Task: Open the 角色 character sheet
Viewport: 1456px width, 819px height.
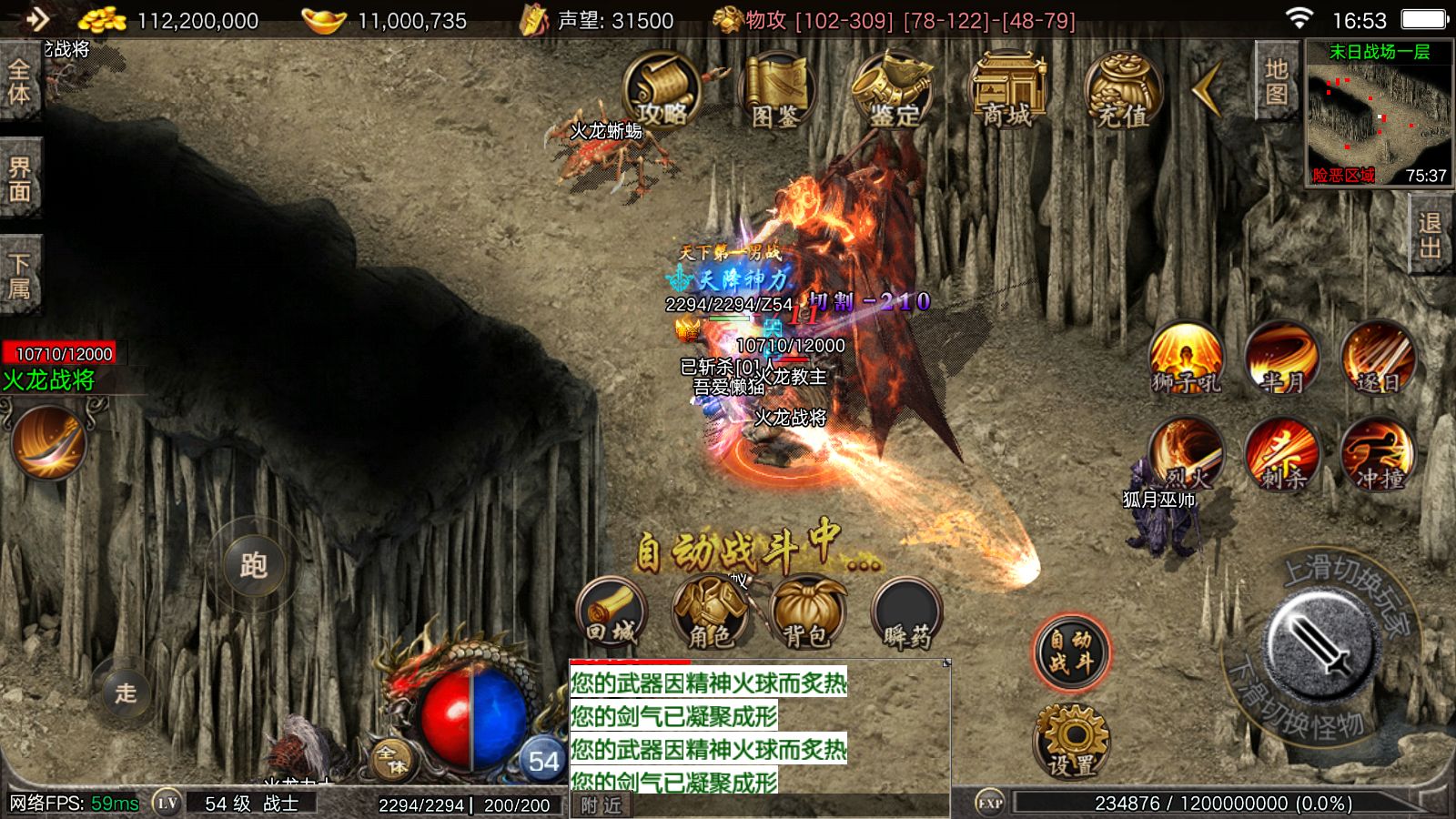Action: click(x=710, y=612)
